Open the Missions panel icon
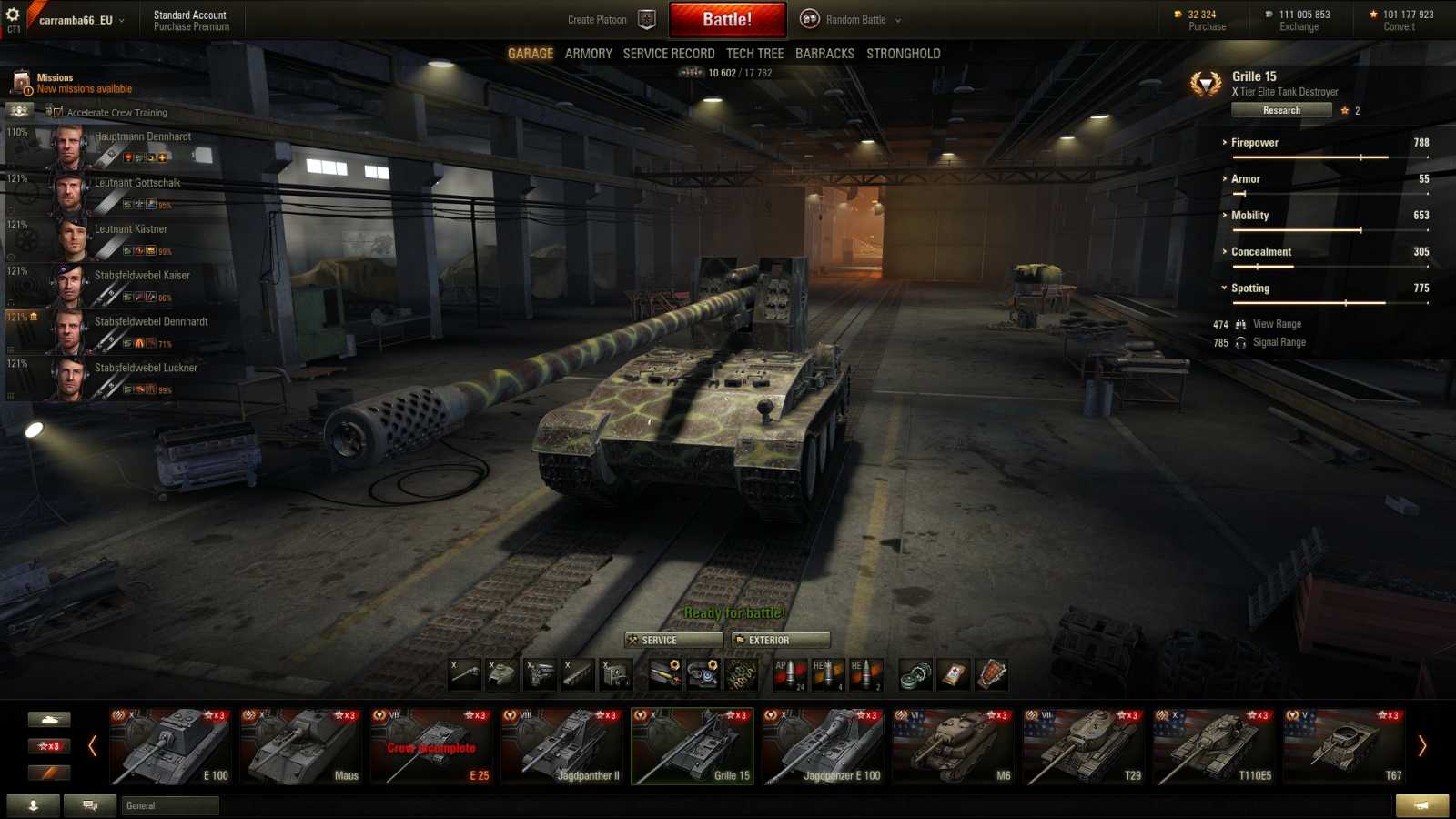 pos(20,82)
